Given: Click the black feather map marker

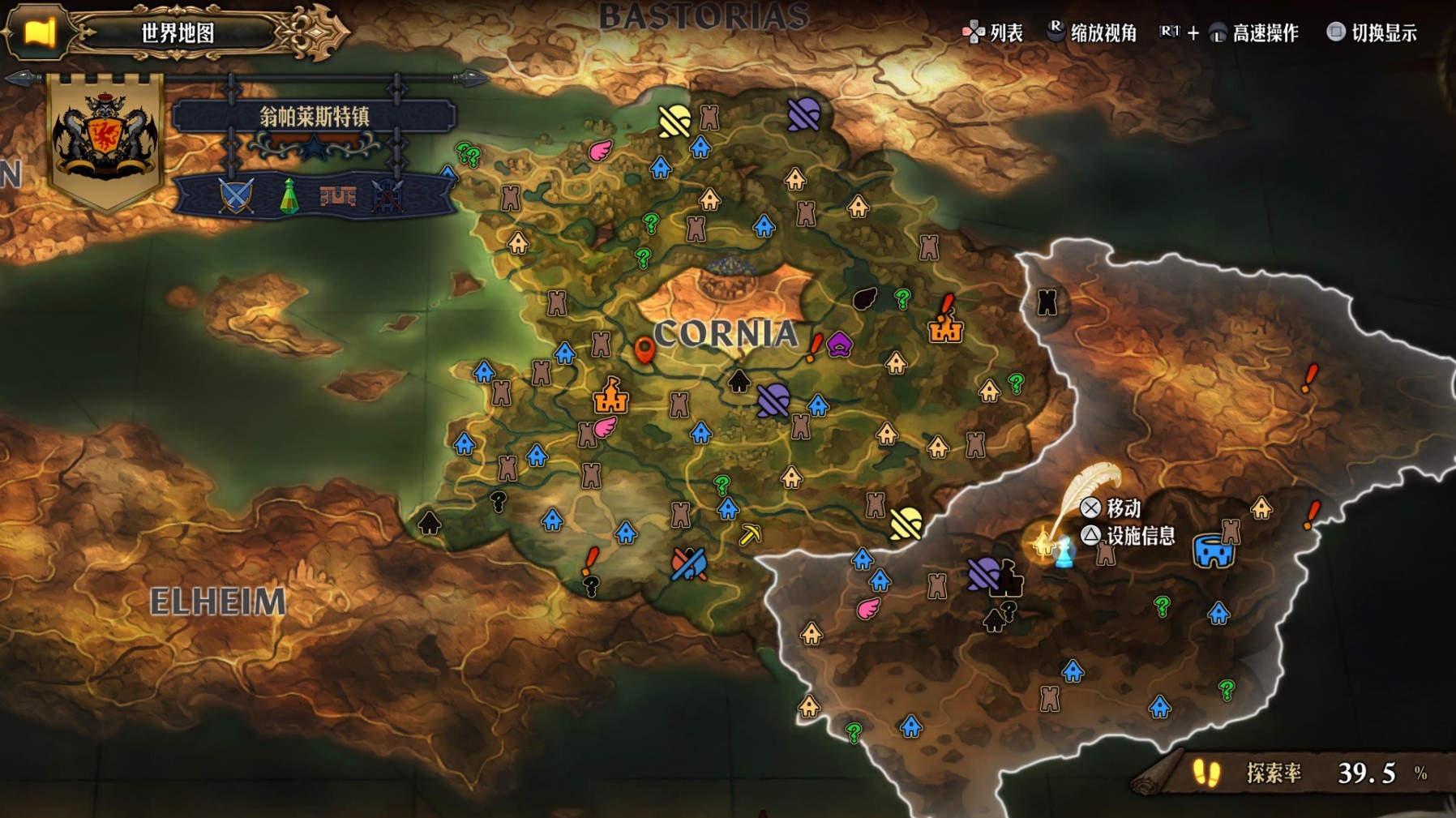Looking at the screenshot, I should (865, 298).
